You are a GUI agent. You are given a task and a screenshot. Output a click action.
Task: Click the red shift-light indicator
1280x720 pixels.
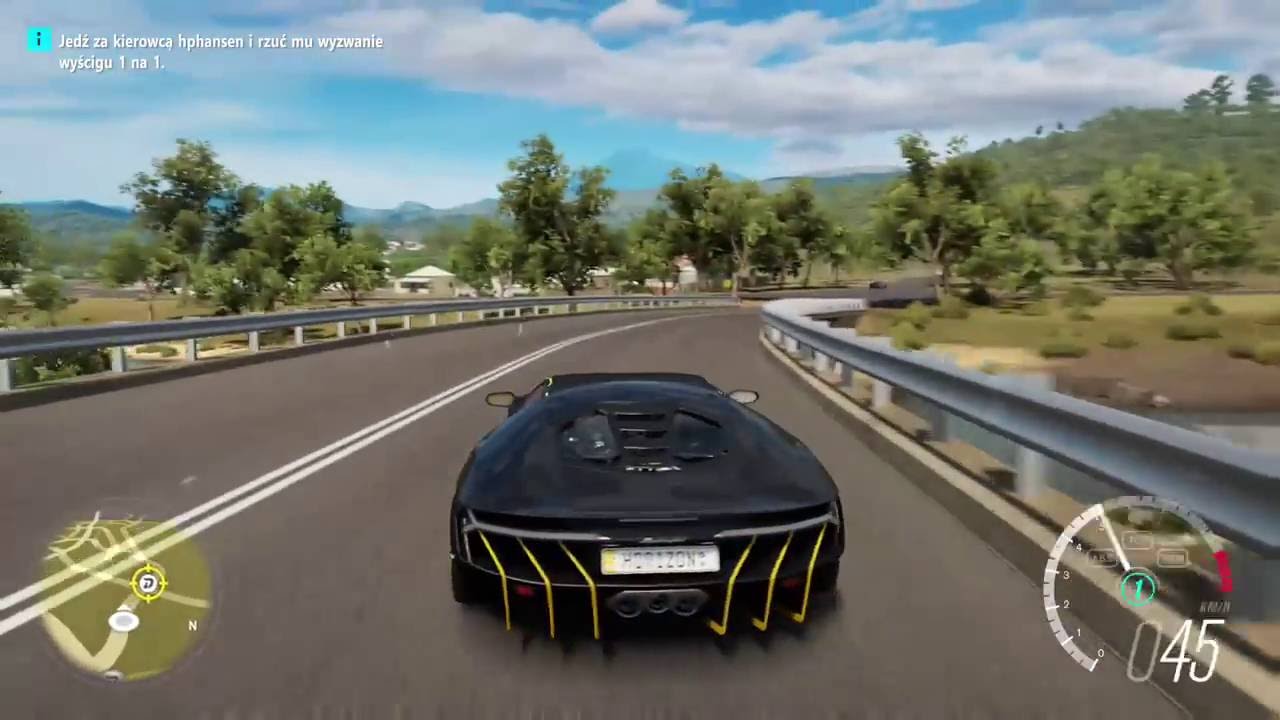pyautogui.click(x=1222, y=569)
